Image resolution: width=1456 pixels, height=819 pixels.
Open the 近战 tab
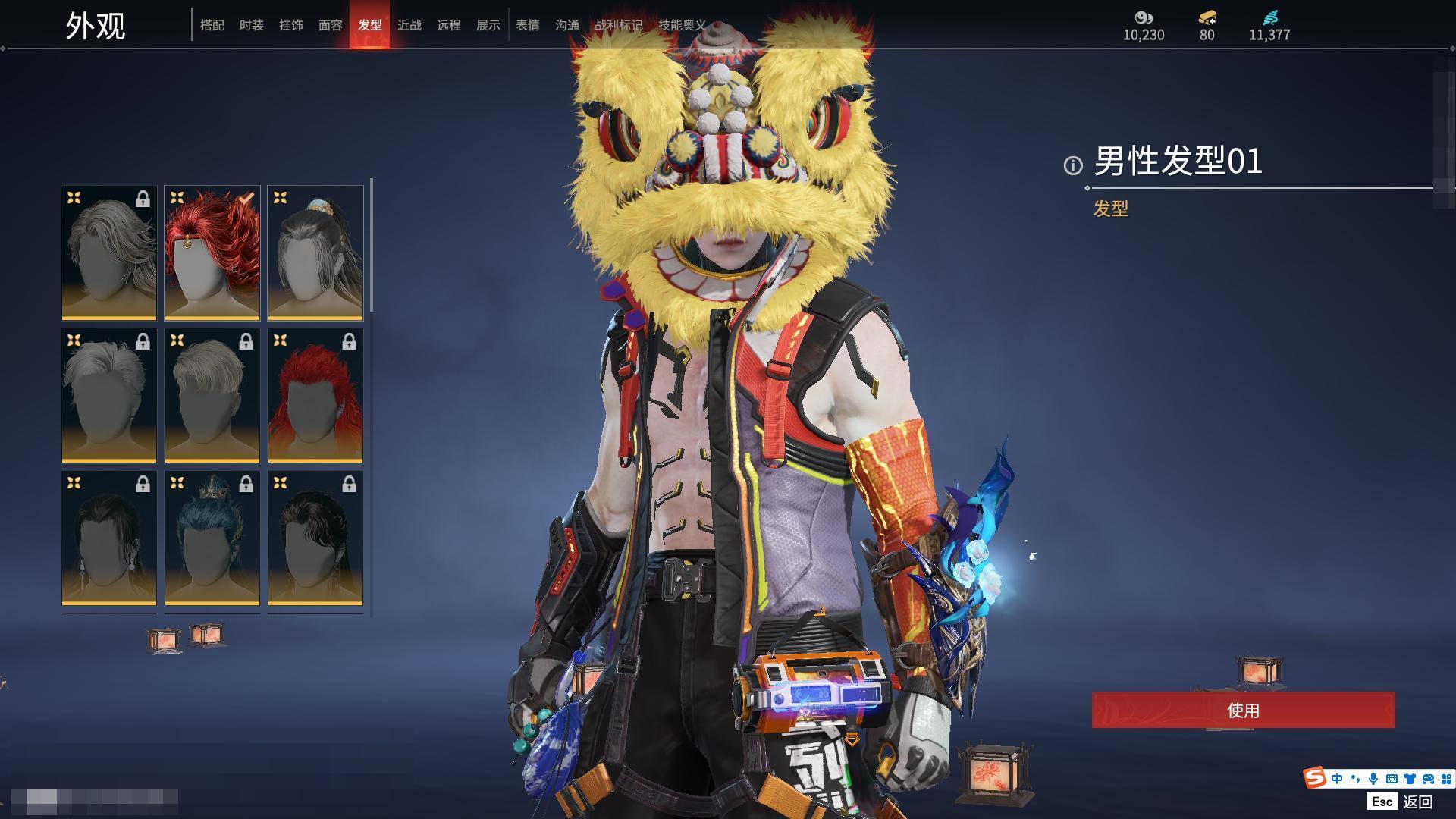[409, 25]
